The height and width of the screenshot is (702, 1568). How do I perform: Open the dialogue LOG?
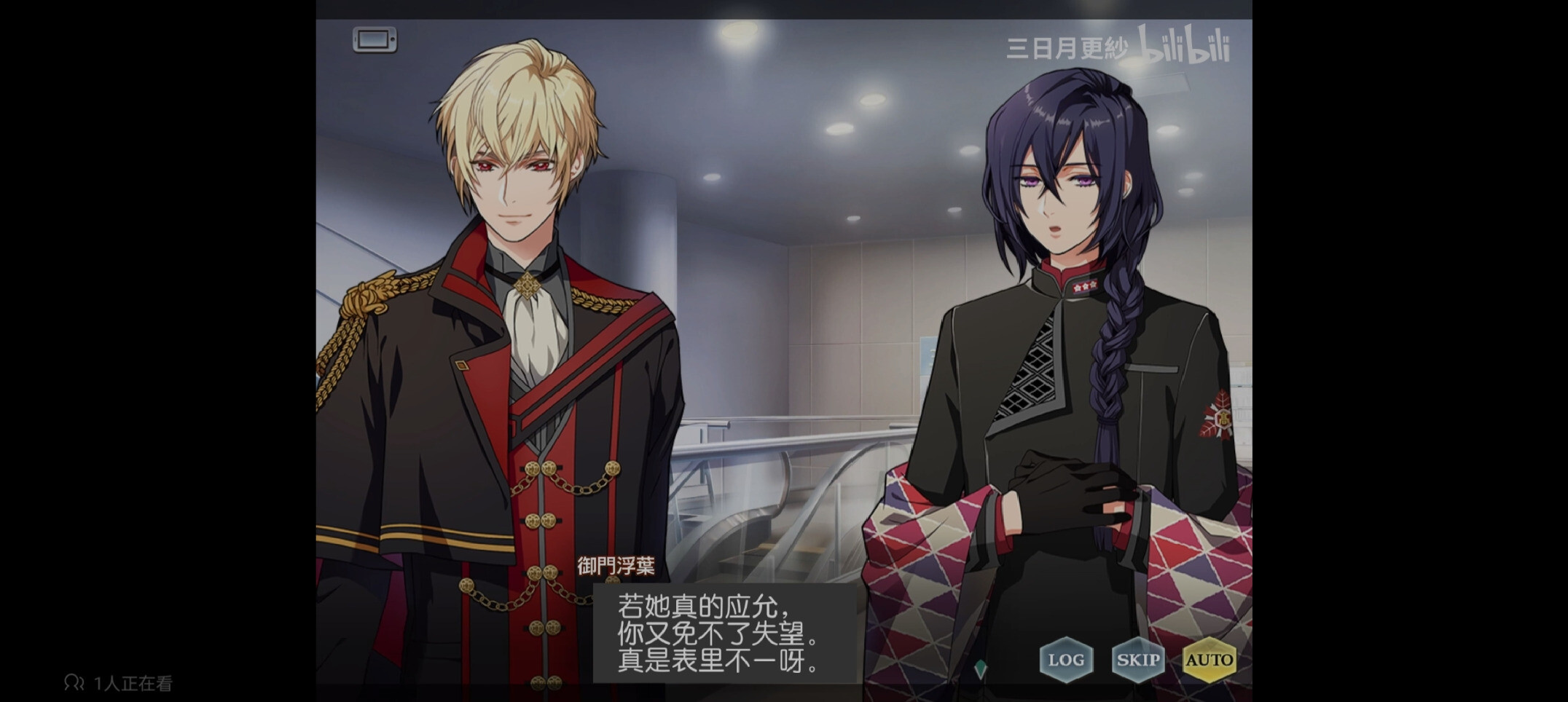pyautogui.click(x=1066, y=660)
